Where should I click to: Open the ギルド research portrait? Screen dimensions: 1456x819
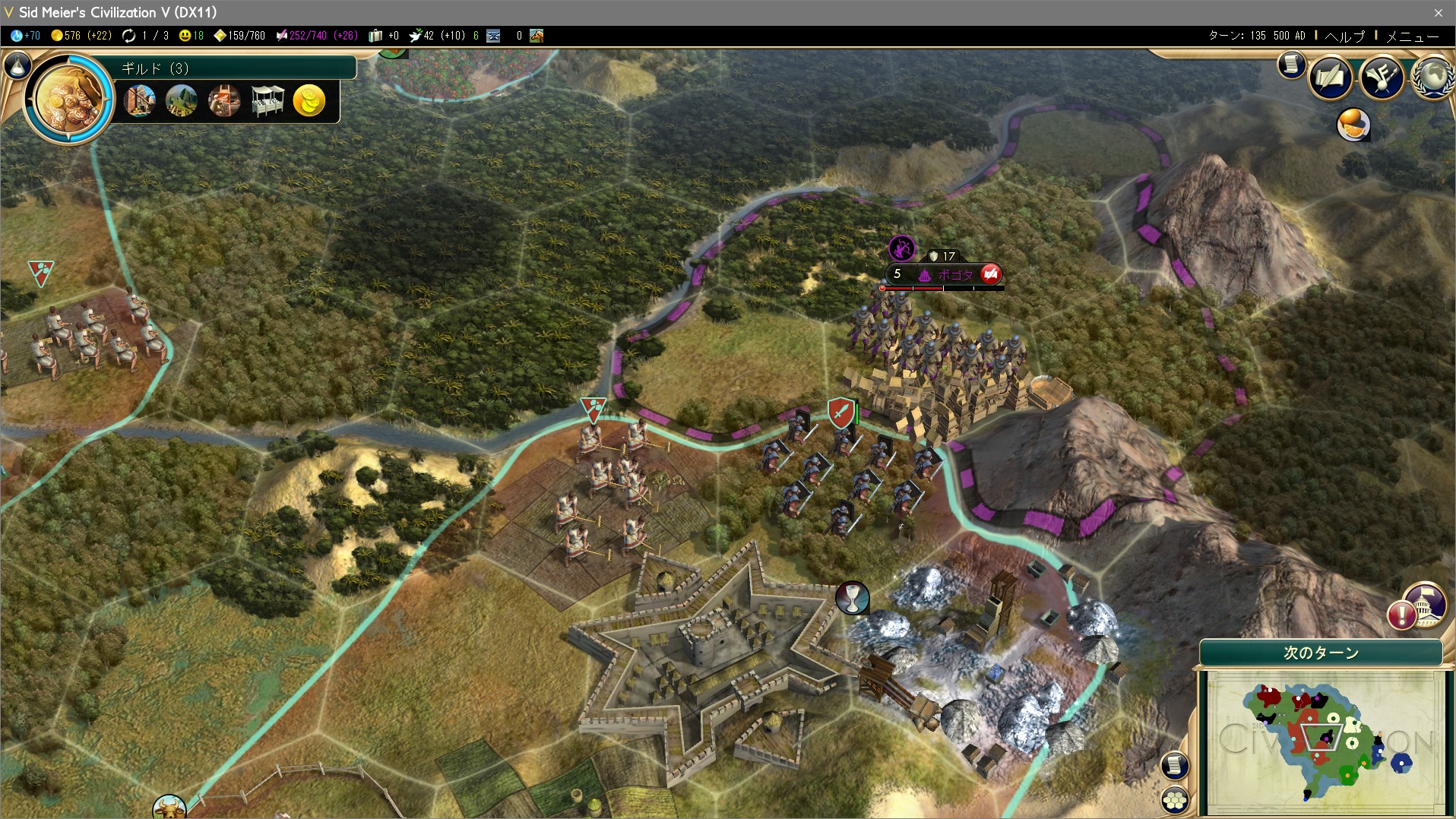[x=69, y=97]
